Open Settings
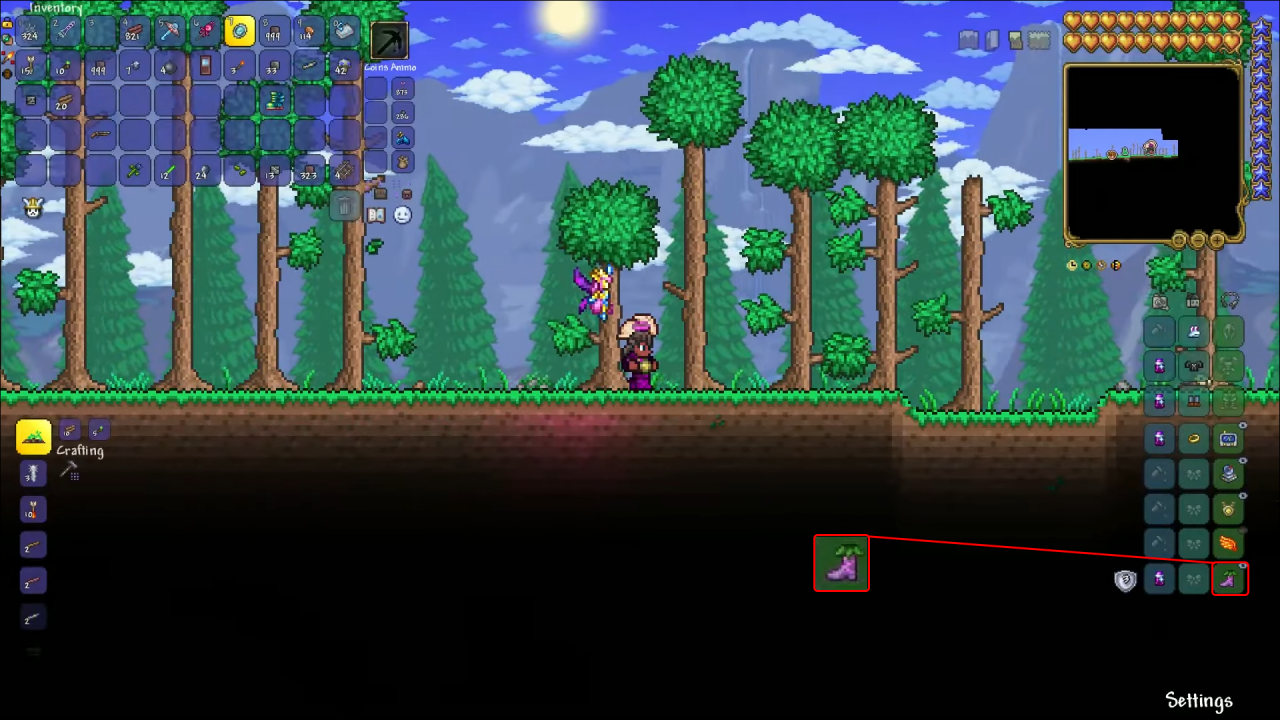Viewport: 1280px width, 720px height. 1199,700
